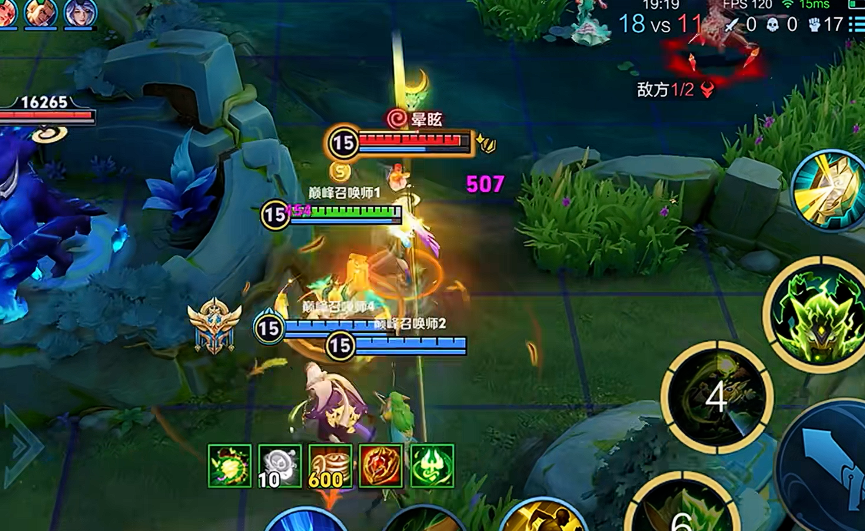Select the green dragon orb buff icon

click(x=229, y=465)
